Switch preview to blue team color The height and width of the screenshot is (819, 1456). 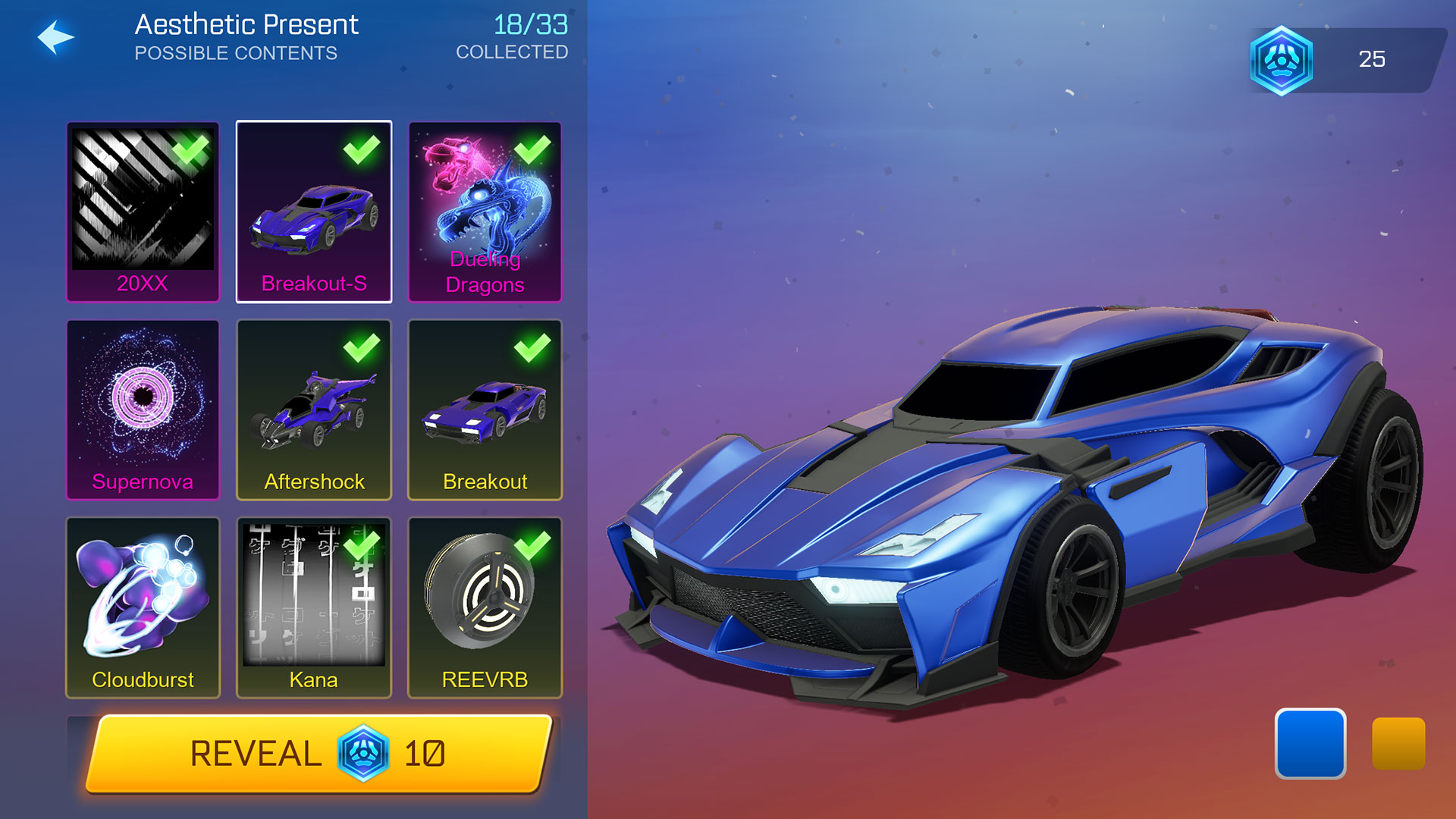click(1310, 743)
